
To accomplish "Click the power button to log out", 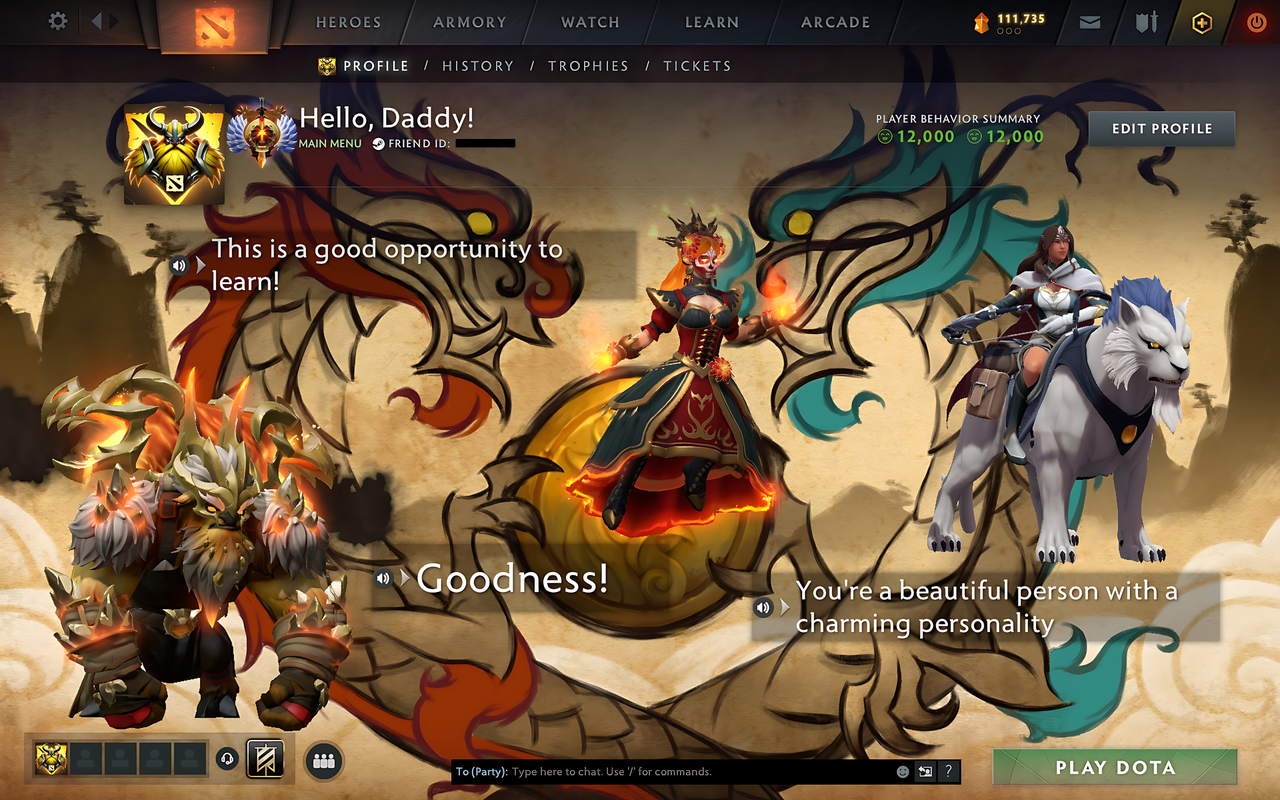I will tap(1255, 21).
